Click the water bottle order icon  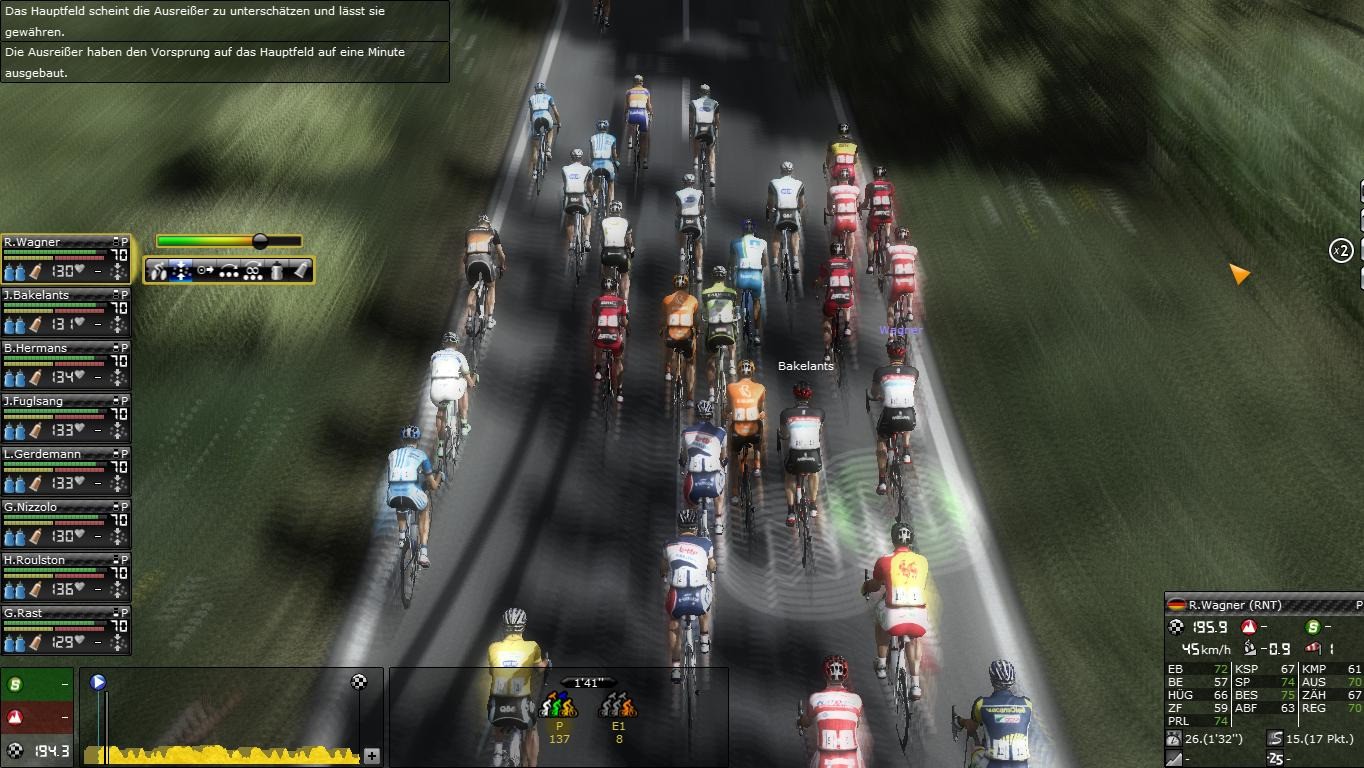pos(278,270)
